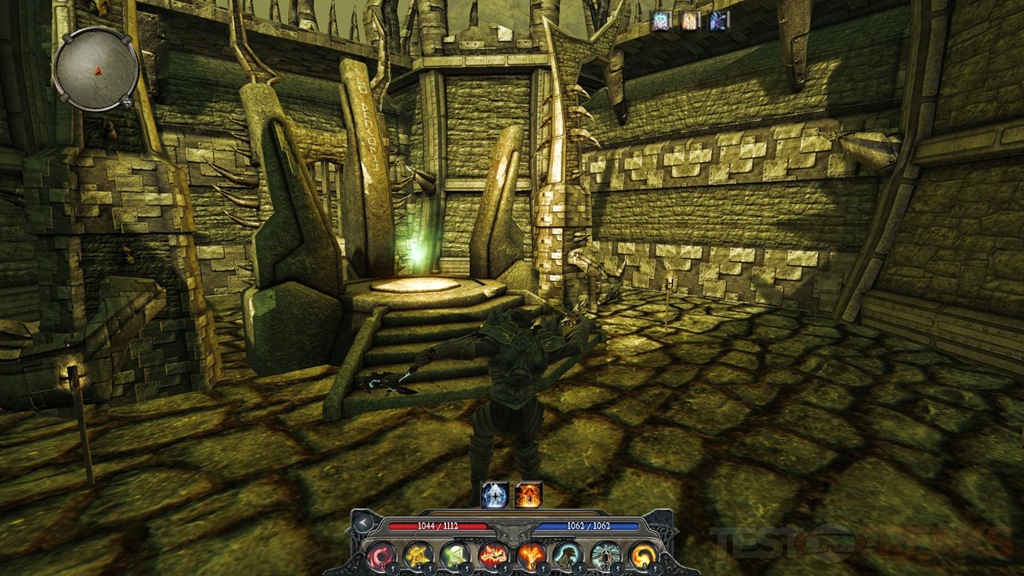Click the circular minimap
This screenshot has width=1024, height=576.
click(x=95, y=69)
